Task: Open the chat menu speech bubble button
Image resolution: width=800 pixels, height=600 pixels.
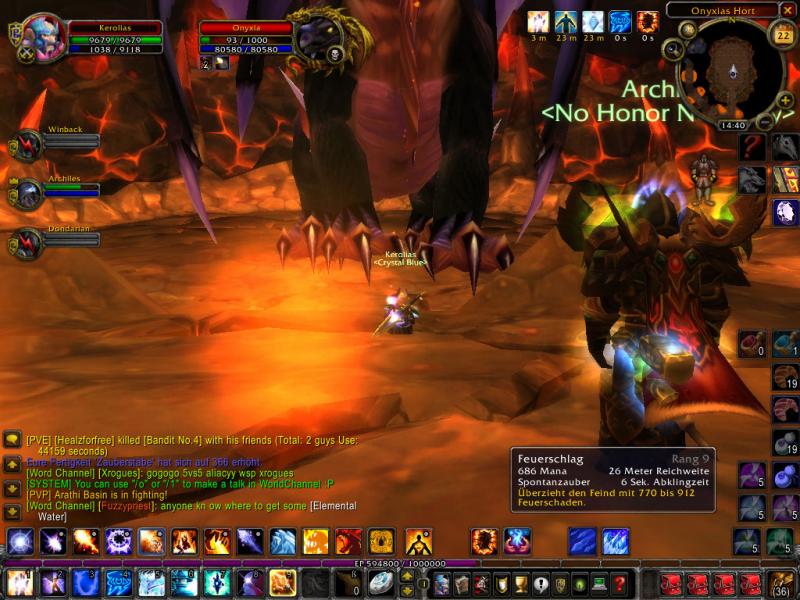Action: 11,439
